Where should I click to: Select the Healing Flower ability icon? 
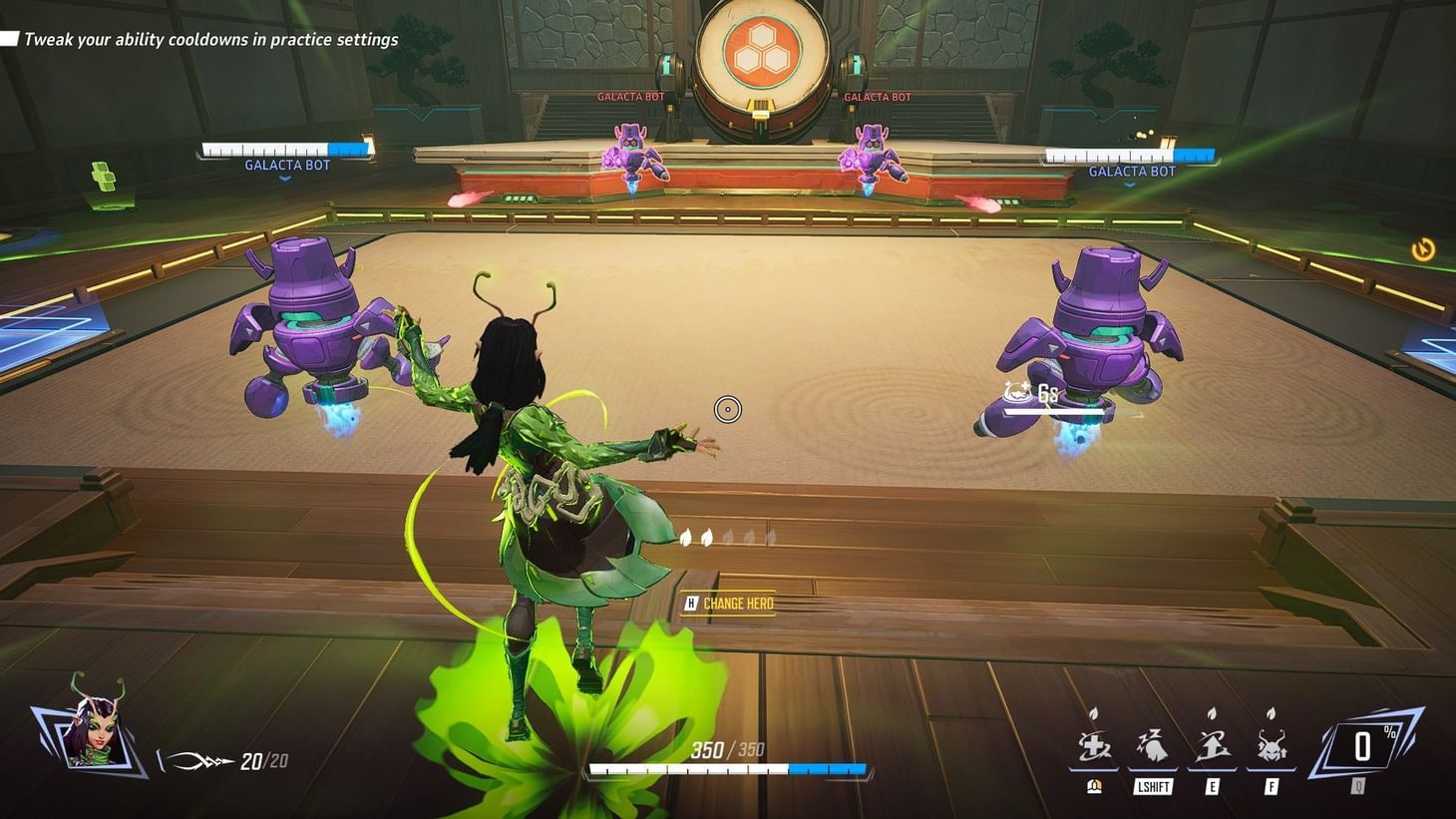pyautogui.click(x=1093, y=744)
